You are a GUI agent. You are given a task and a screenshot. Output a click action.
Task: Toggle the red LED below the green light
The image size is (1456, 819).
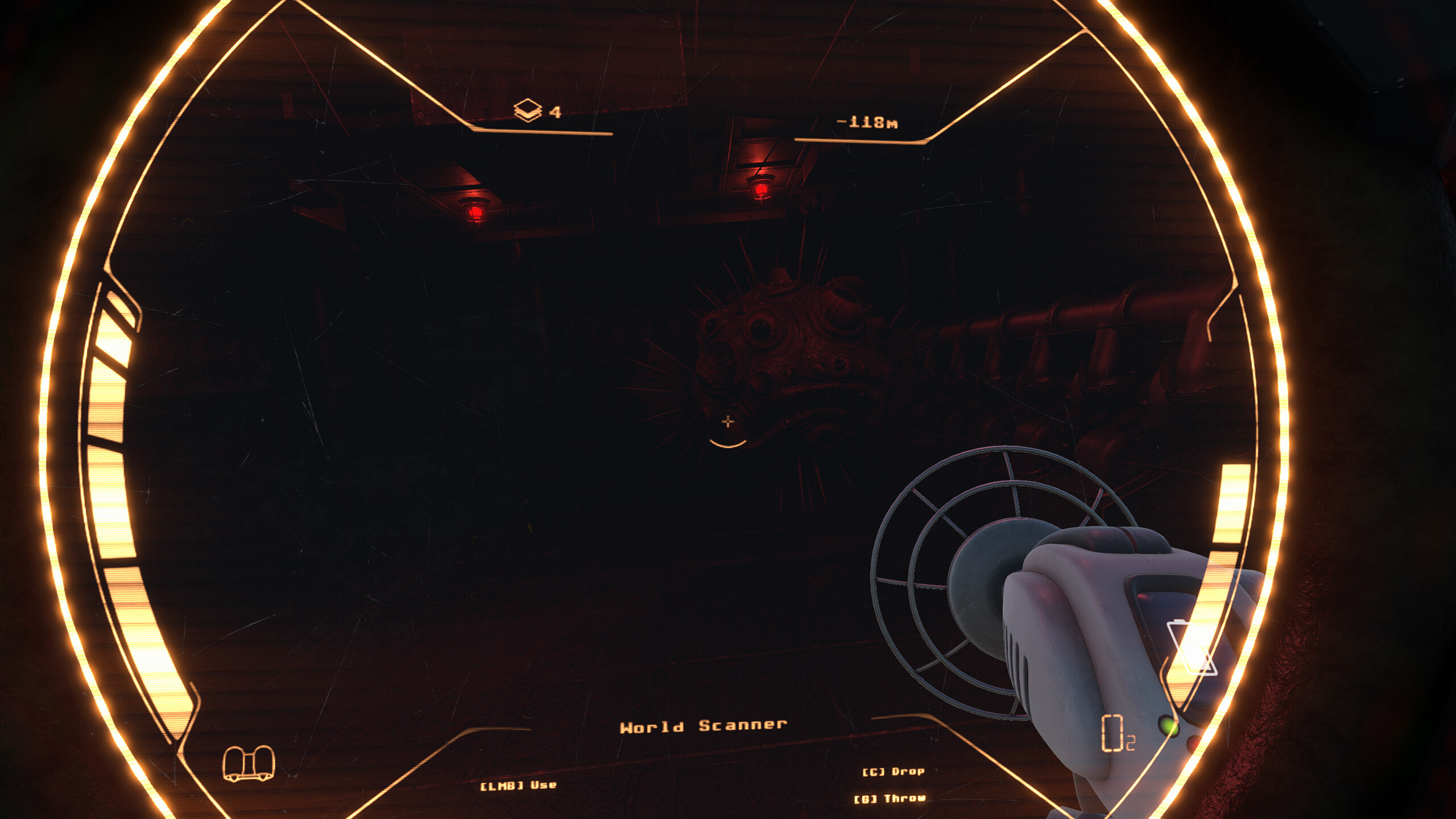pyautogui.click(x=1194, y=745)
